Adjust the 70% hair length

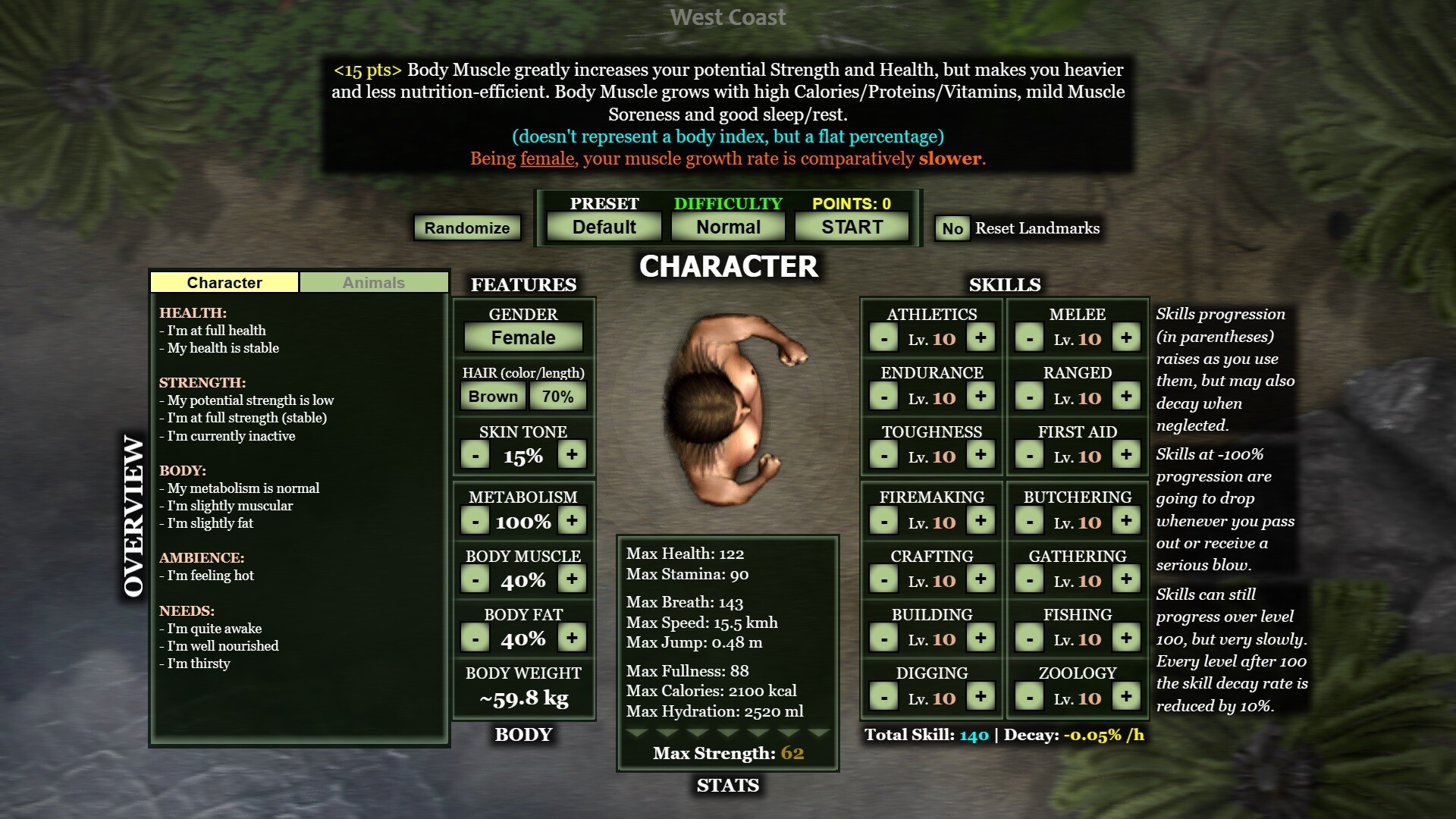(x=557, y=396)
